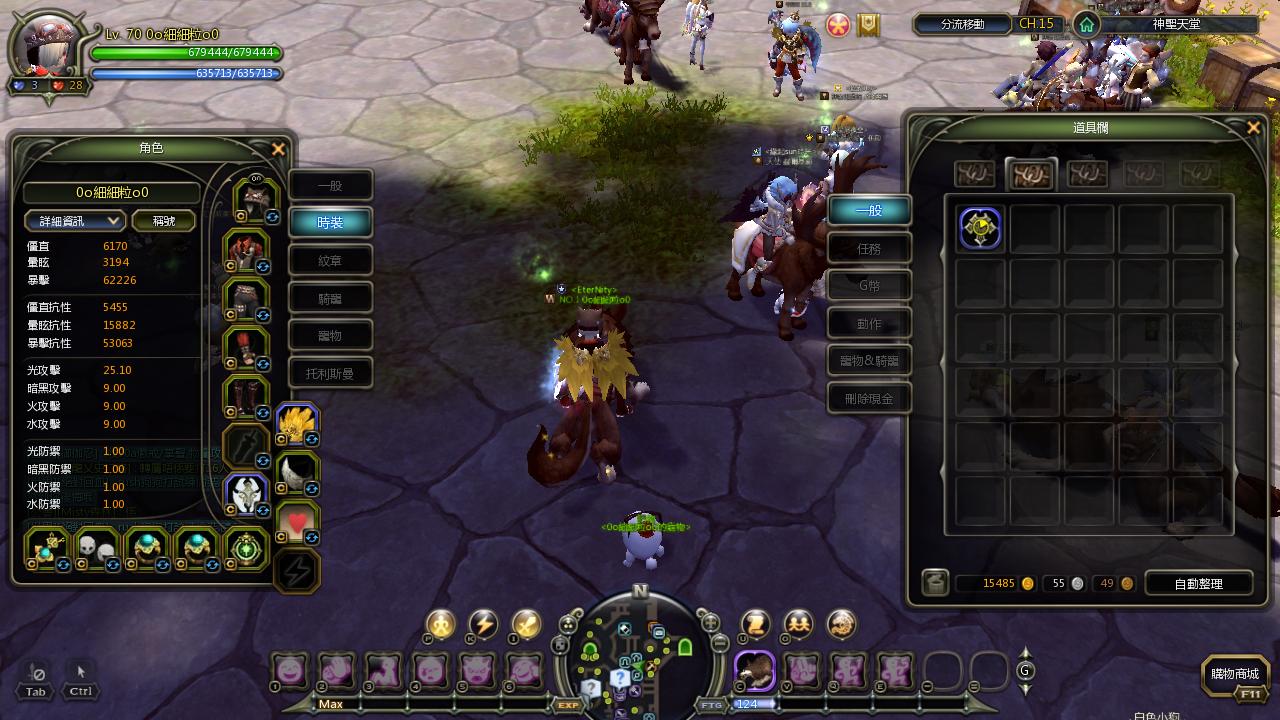Select the blue gear item in inventory
The height and width of the screenshot is (720, 1280).
click(980, 228)
